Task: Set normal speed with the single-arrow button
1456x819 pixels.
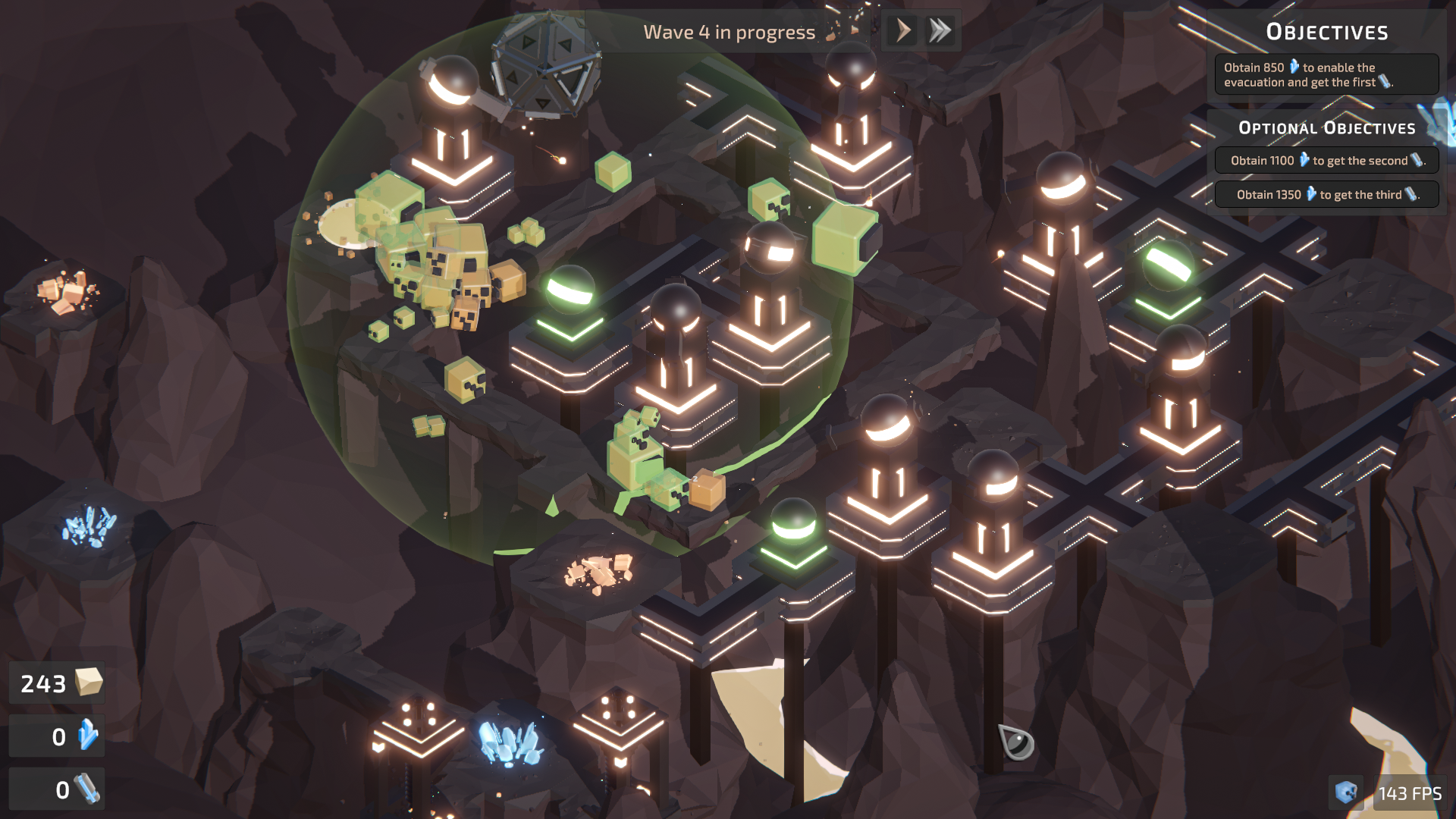Action: 902,31
